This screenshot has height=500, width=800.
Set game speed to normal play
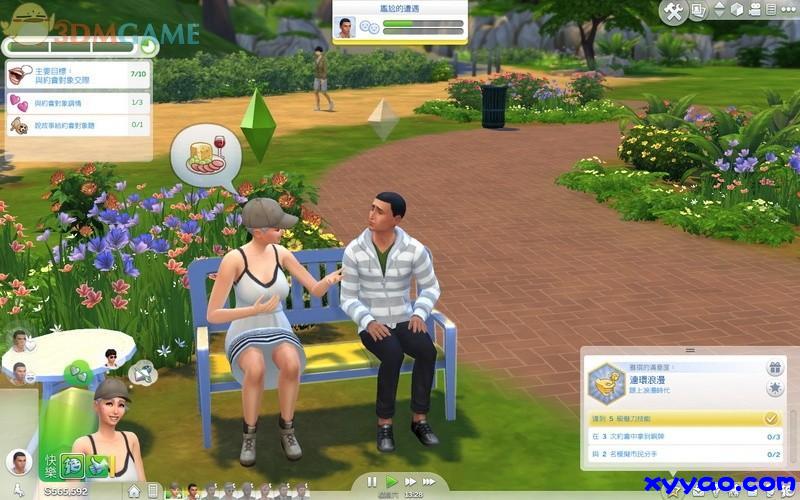click(392, 482)
